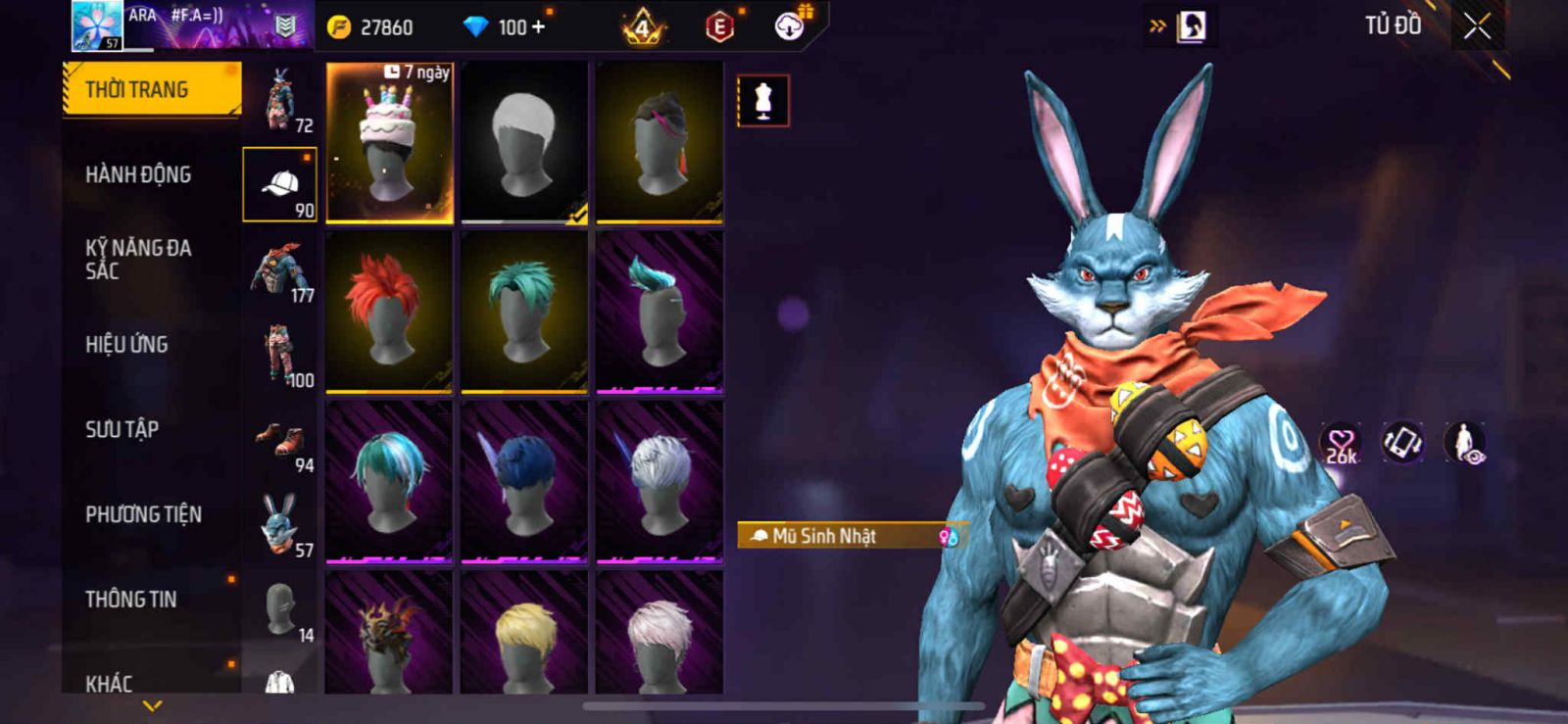Select the Hiệu Ứng tab
The image size is (1568, 724).
click(x=126, y=345)
